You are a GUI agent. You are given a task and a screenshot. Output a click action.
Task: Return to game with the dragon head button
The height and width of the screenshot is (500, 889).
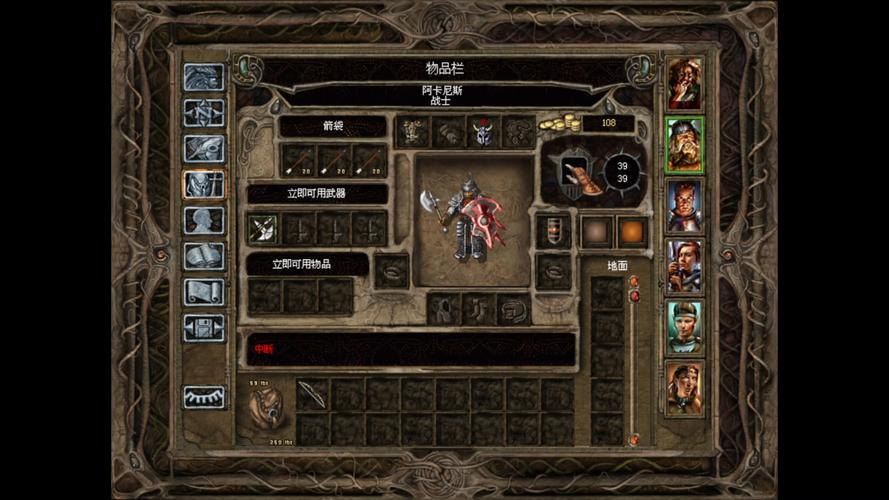[204, 77]
